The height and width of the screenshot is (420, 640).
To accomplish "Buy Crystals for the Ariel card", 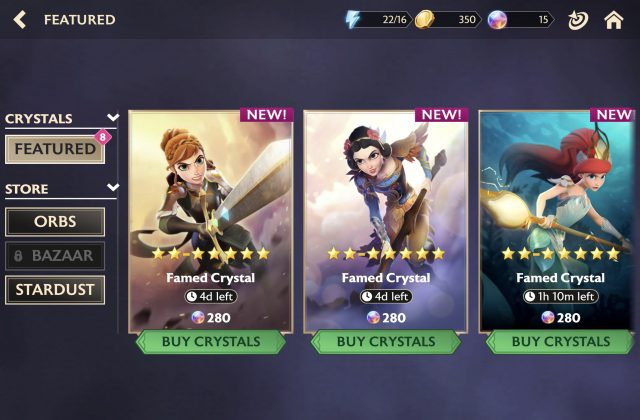I will click(560, 341).
